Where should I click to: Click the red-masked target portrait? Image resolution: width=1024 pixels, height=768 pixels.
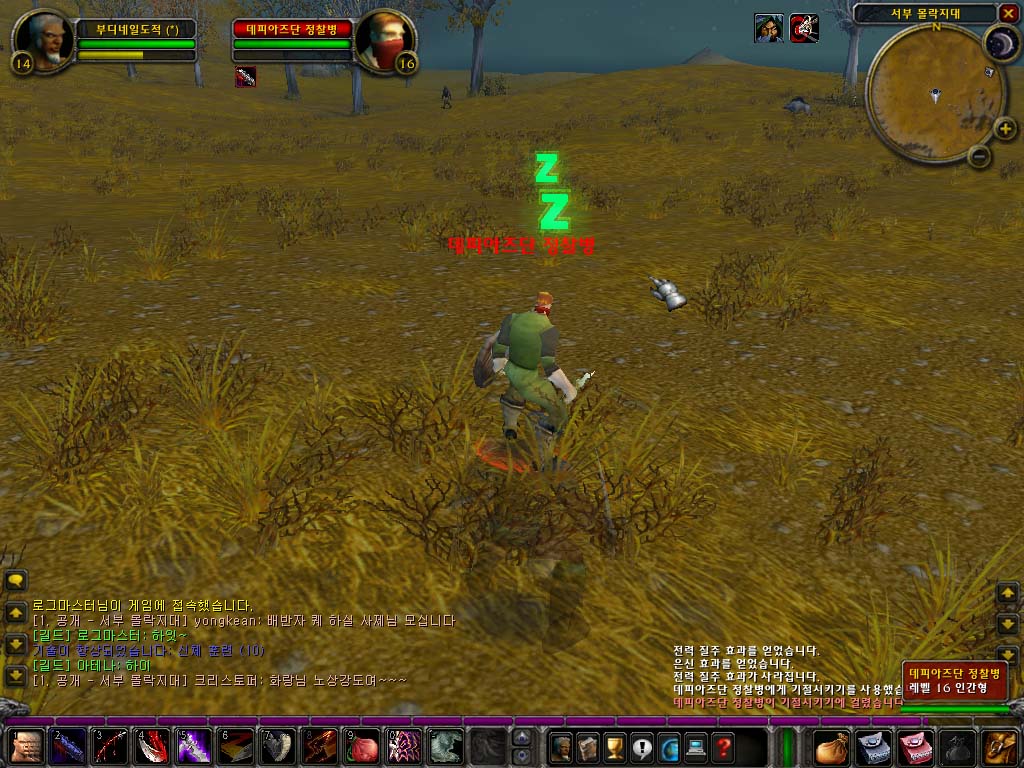tap(385, 39)
